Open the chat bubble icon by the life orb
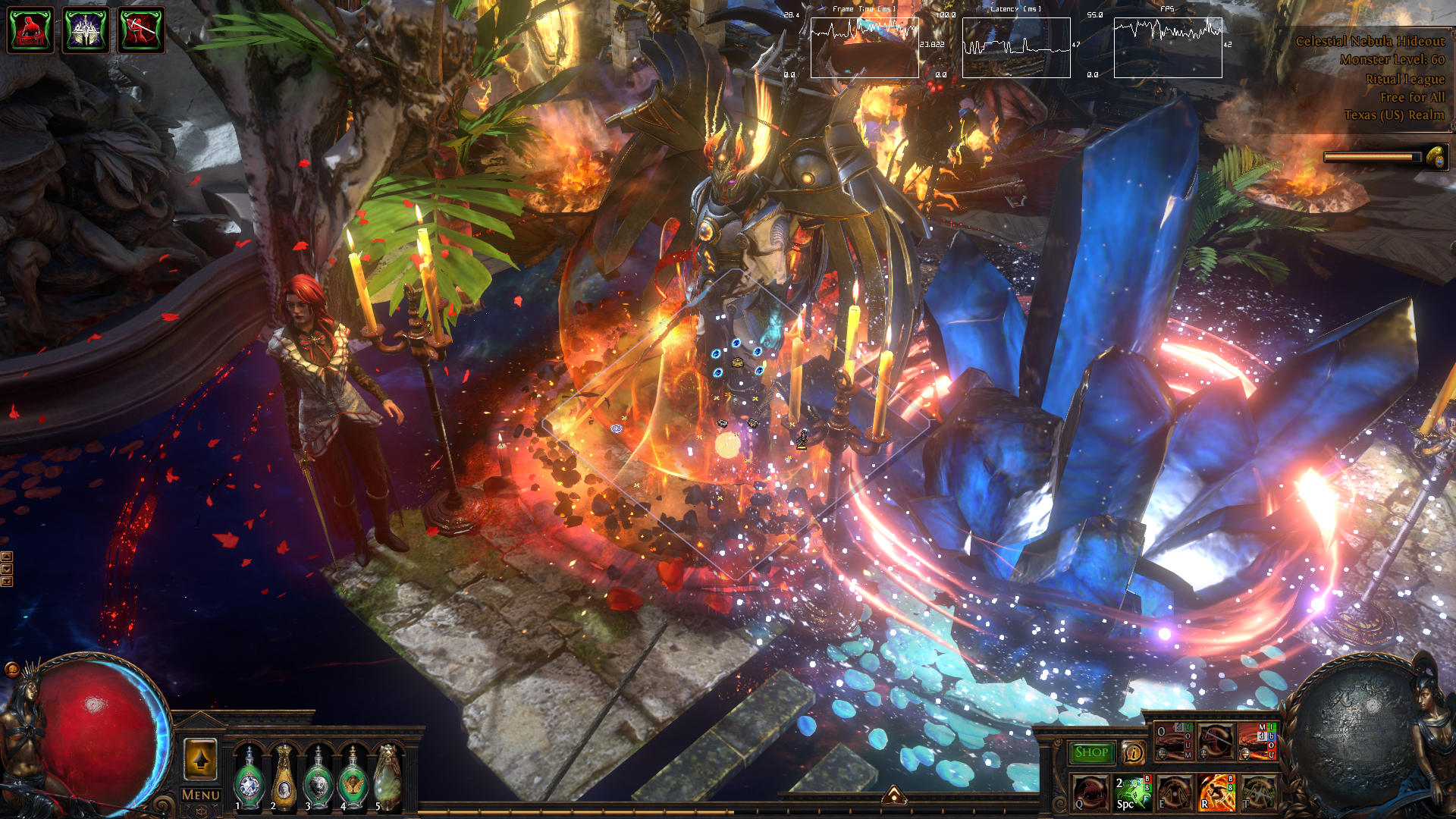 tap(11, 669)
